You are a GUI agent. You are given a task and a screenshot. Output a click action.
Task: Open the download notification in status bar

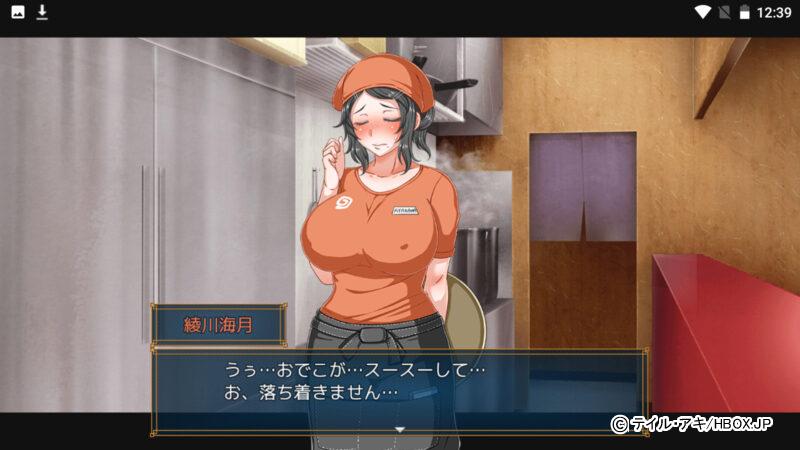[43, 12]
